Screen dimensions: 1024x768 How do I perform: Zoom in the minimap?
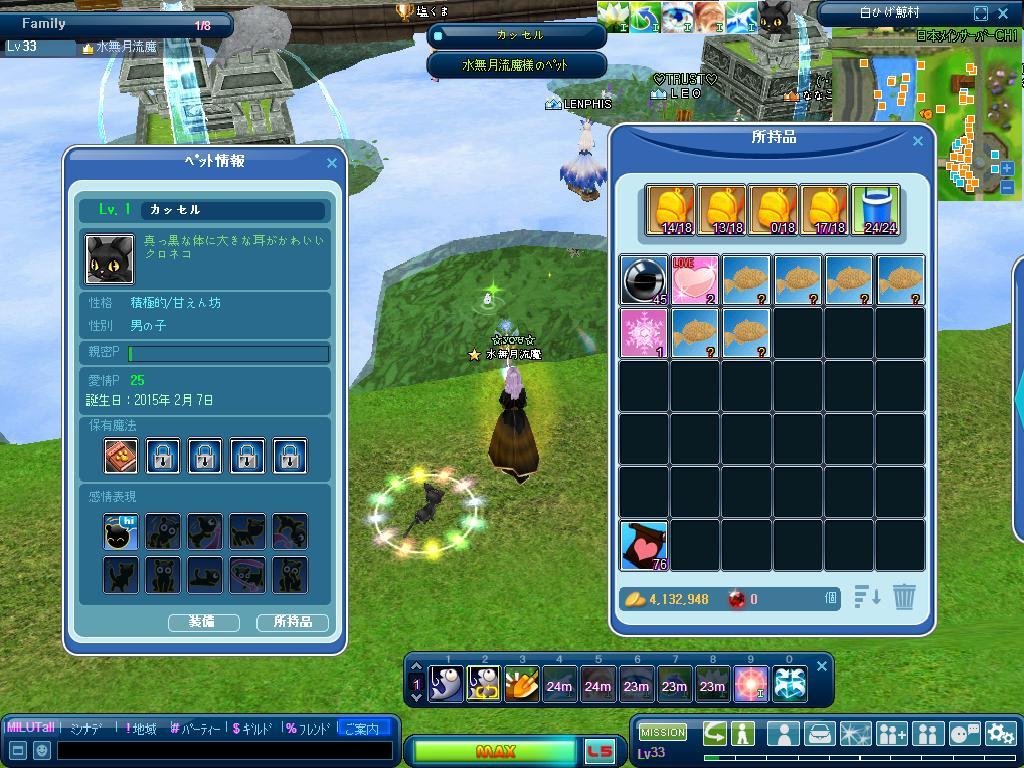(x=1007, y=169)
